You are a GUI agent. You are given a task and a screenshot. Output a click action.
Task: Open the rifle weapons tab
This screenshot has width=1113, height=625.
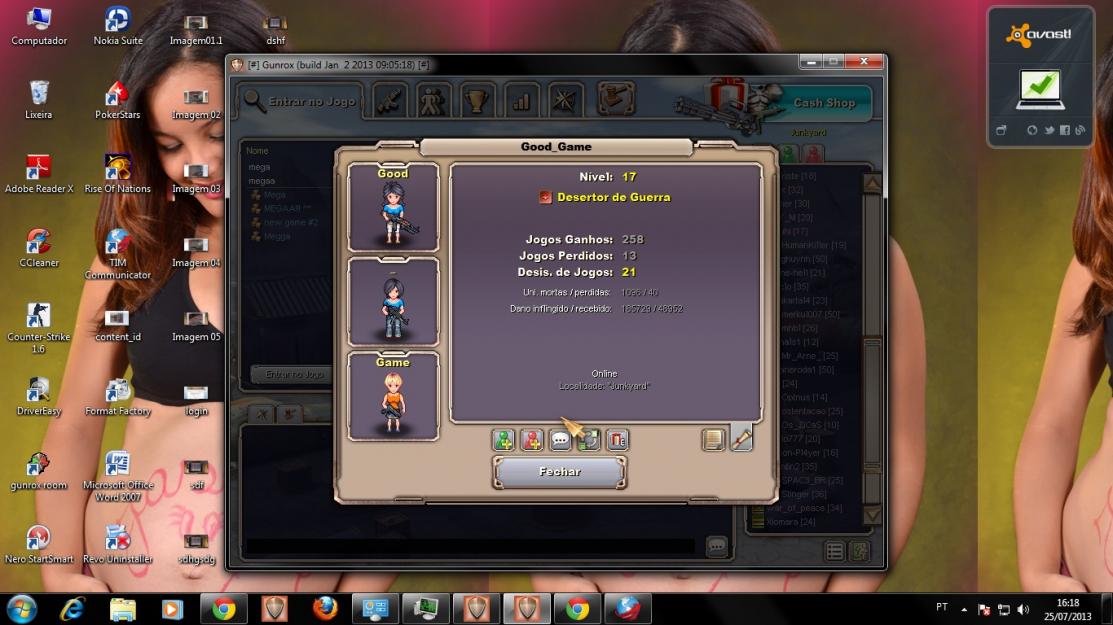(389, 101)
